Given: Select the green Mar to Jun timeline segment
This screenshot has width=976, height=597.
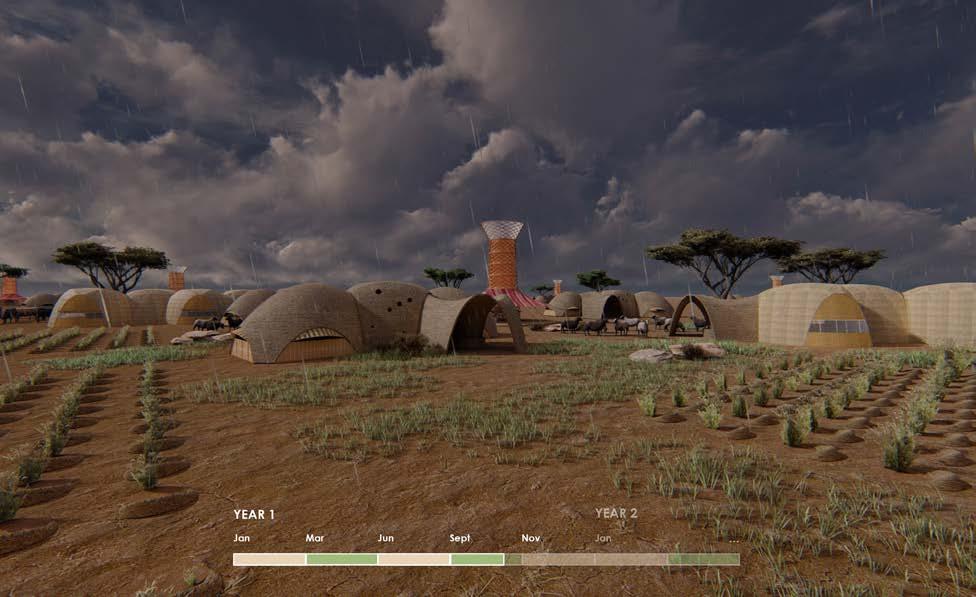Looking at the screenshot, I should click(x=341, y=559).
